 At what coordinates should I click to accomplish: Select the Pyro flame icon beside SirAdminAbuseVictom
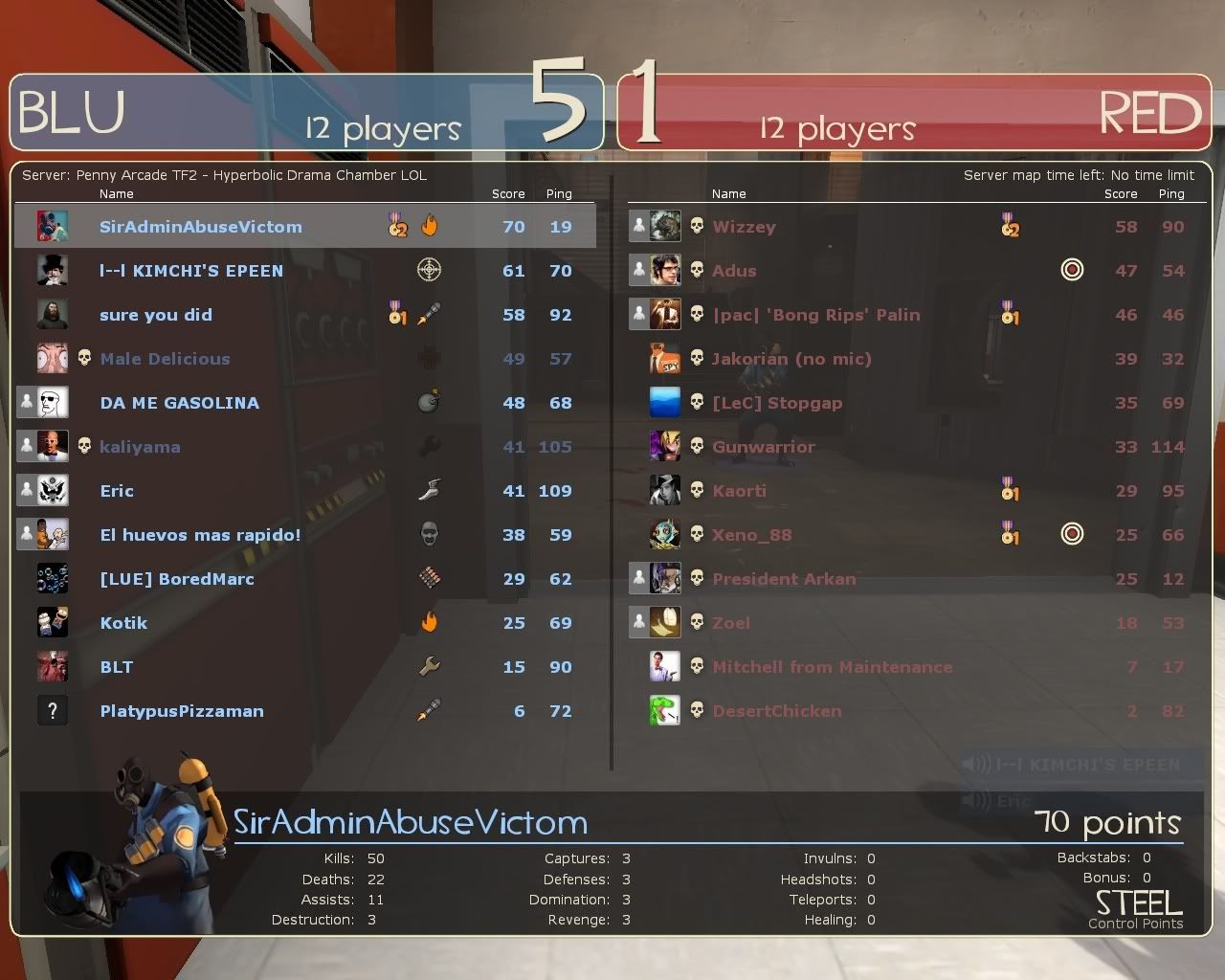430,226
